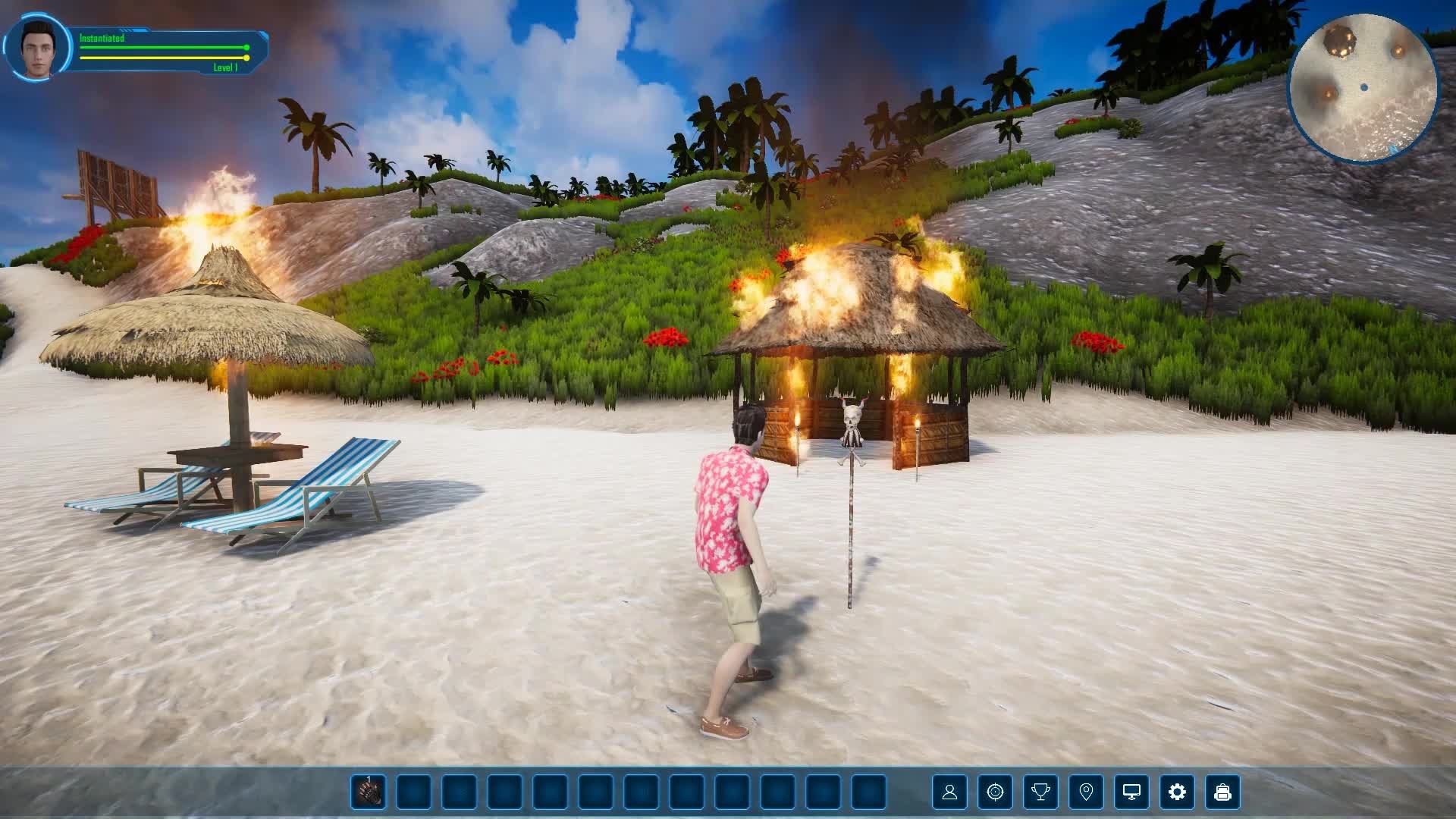Click the crosshair target icon button
Viewport: 1456px width, 819px height.
[x=995, y=792]
